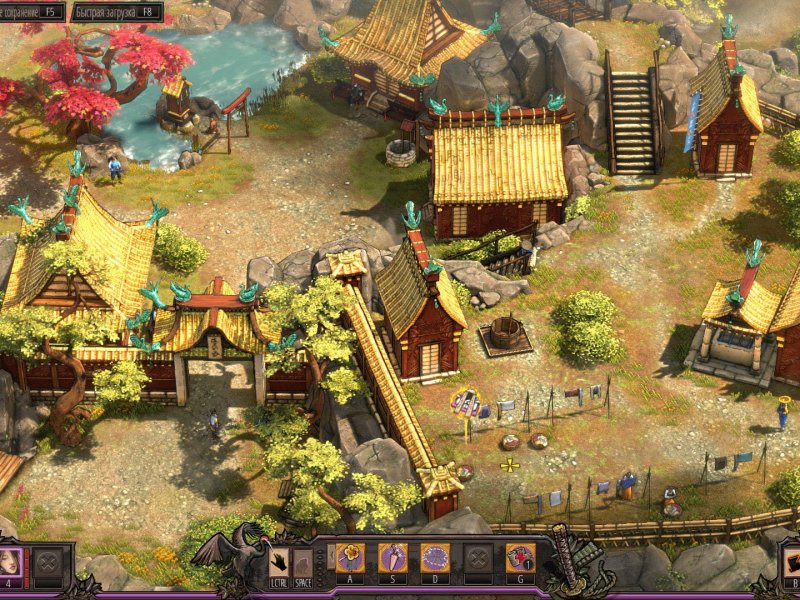Use the first aid kit on G
The image size is (800, 600).
[x=520, y=558]
